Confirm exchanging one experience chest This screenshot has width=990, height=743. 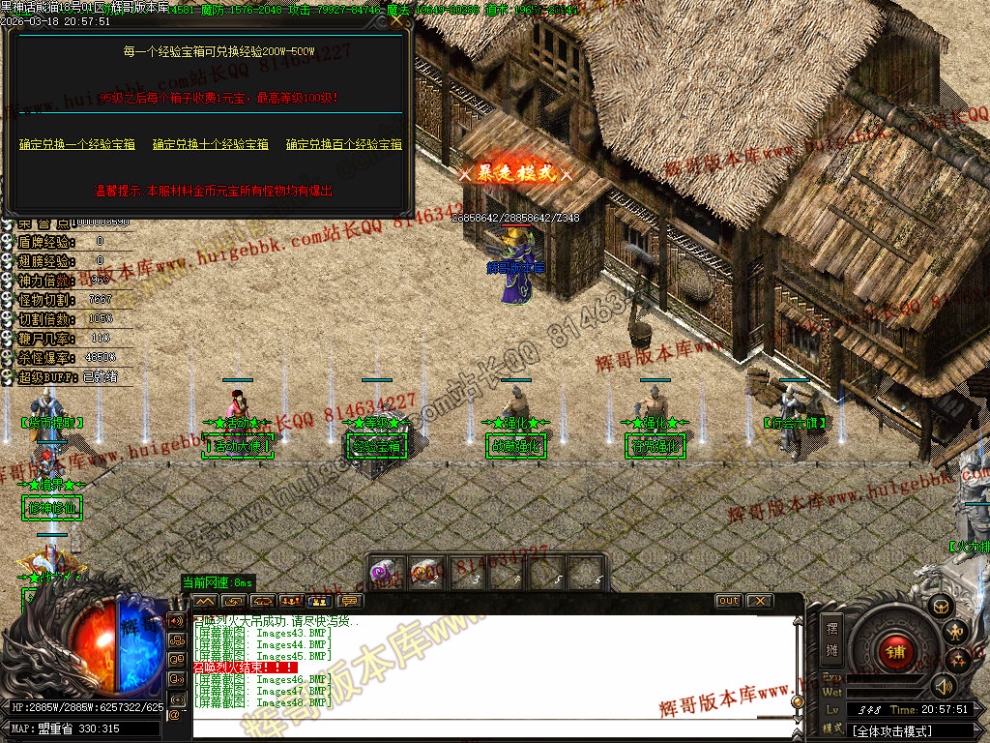(77, 145)
